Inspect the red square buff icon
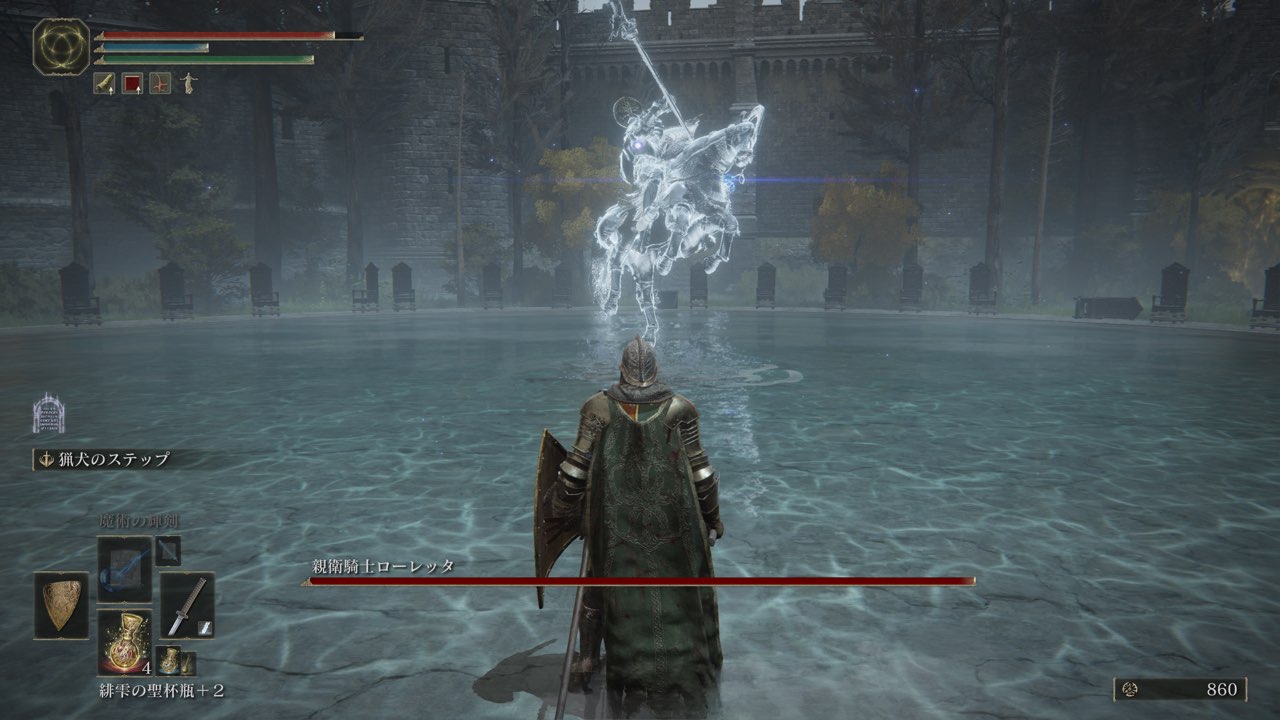1280x720 pixels. tap(132, 83)
